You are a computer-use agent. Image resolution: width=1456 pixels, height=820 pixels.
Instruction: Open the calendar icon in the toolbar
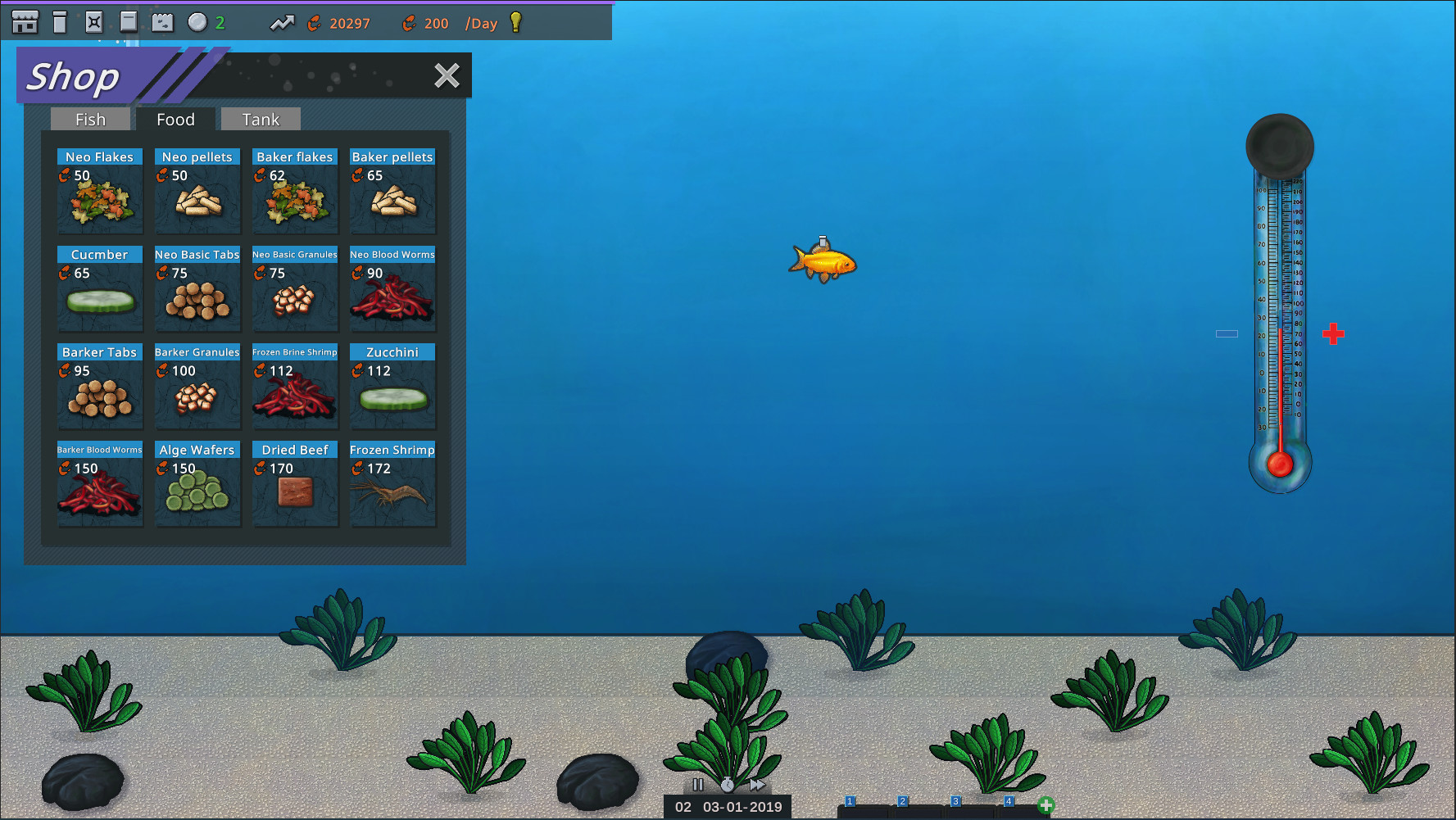[x=163, y=21]
